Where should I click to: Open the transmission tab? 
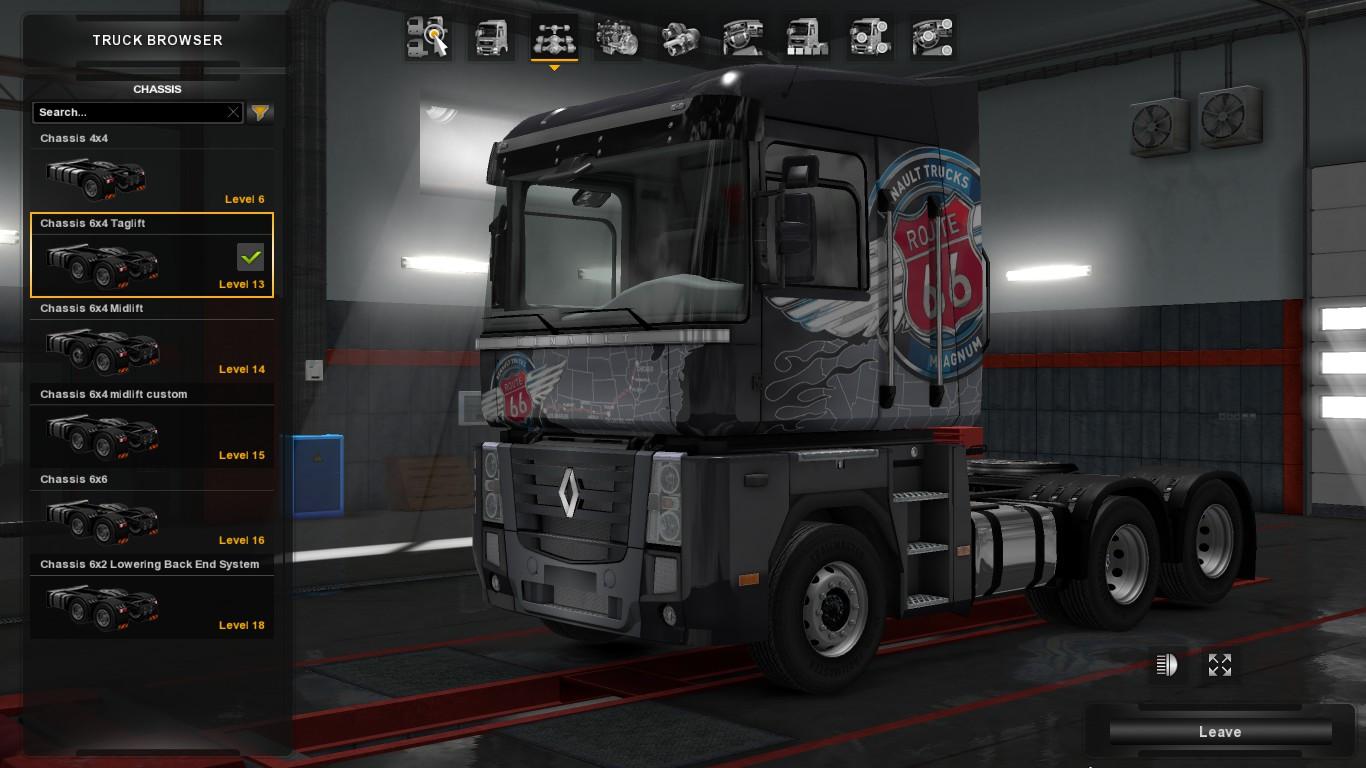680,38
